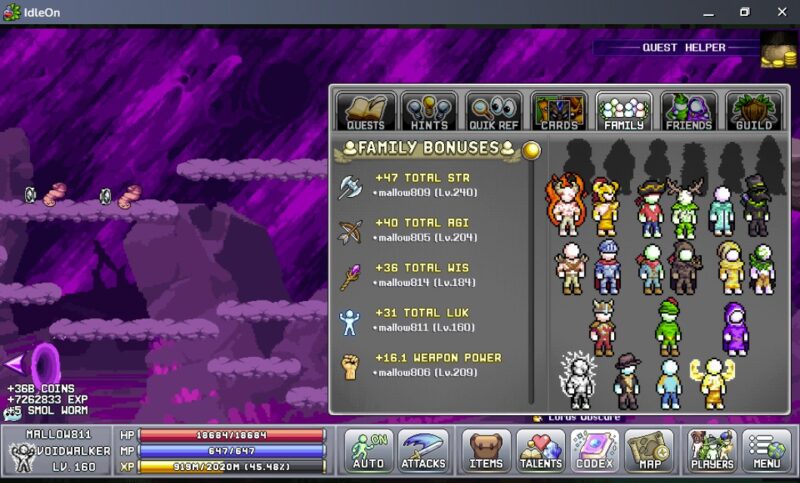Screen dimensions: 800x483
Task: Close the IdleOn window
Action: click(778, 12)
